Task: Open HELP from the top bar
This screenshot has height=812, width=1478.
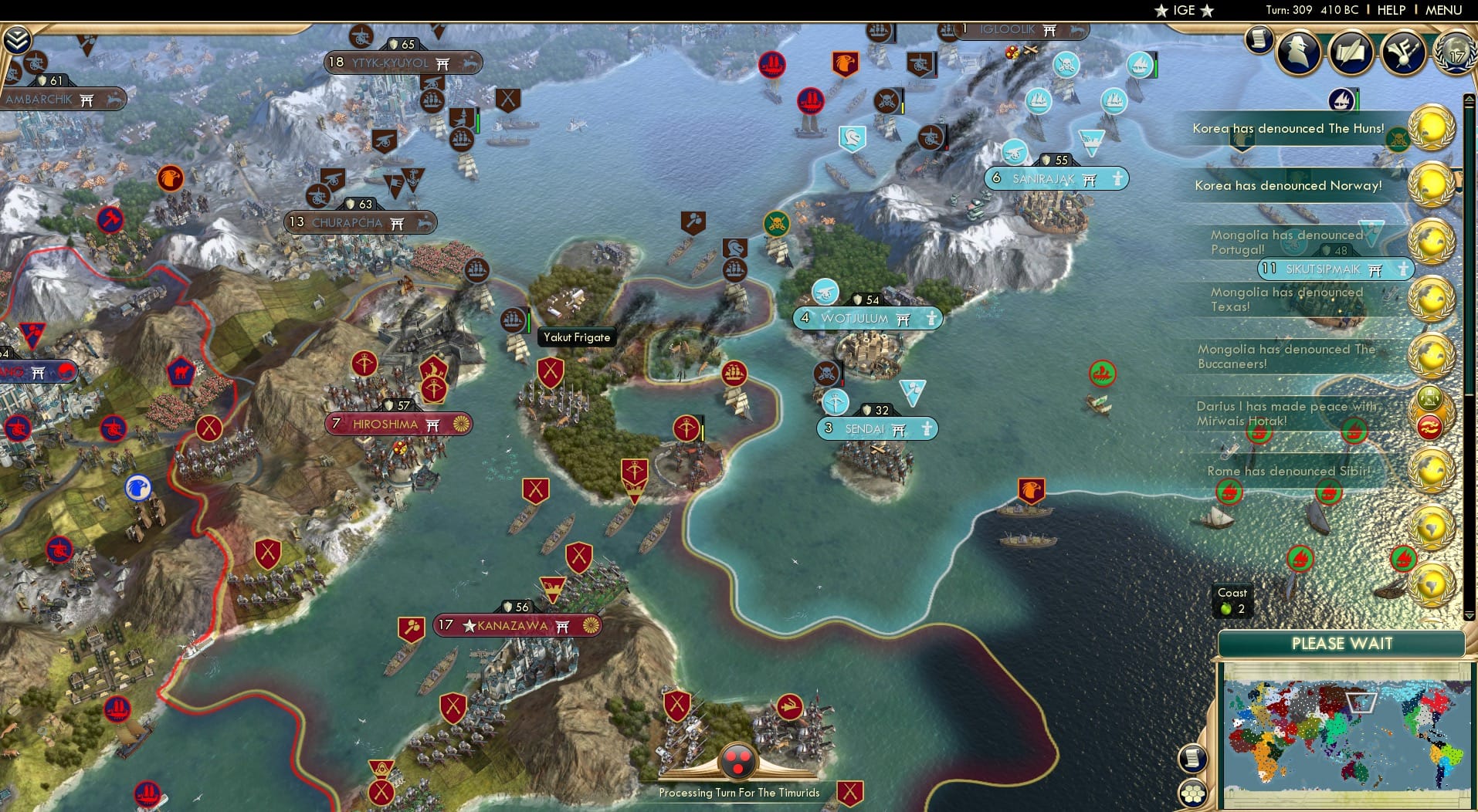Action: (1391, 10)
